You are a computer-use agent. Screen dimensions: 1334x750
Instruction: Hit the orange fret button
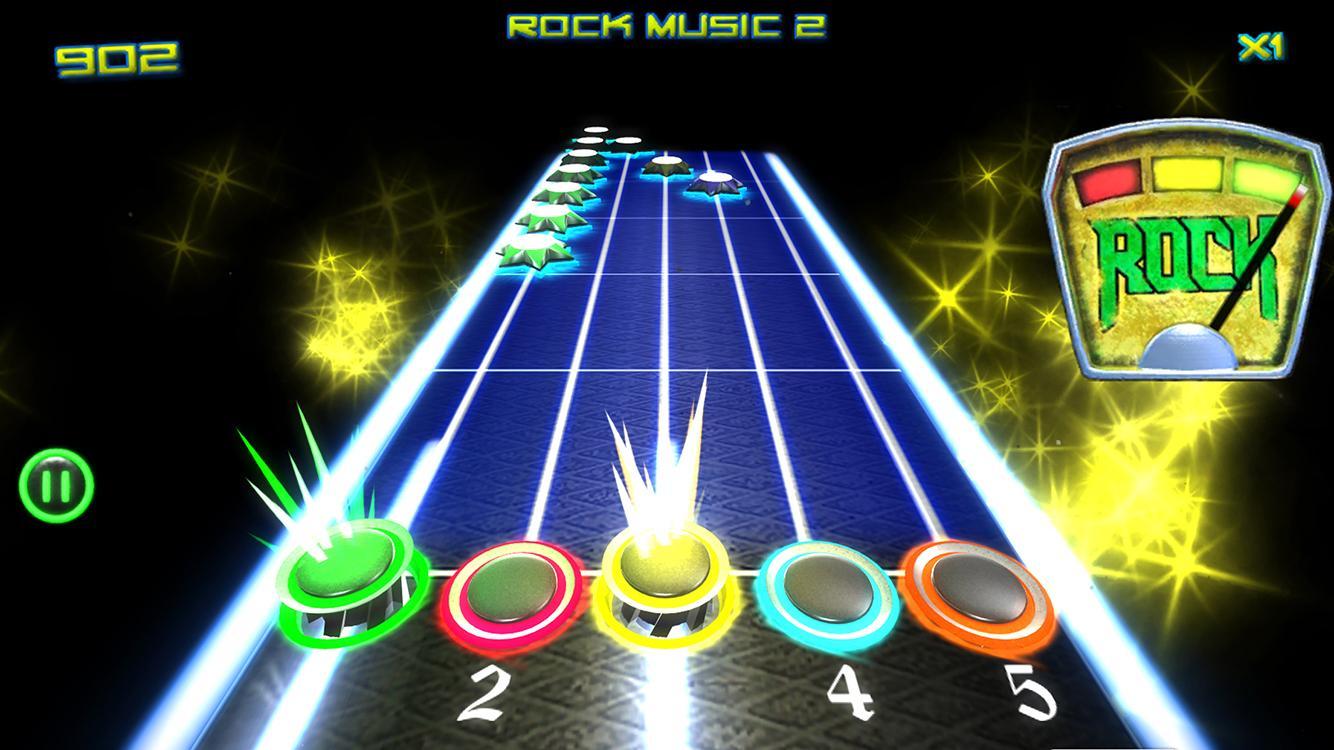click(977, 592)
